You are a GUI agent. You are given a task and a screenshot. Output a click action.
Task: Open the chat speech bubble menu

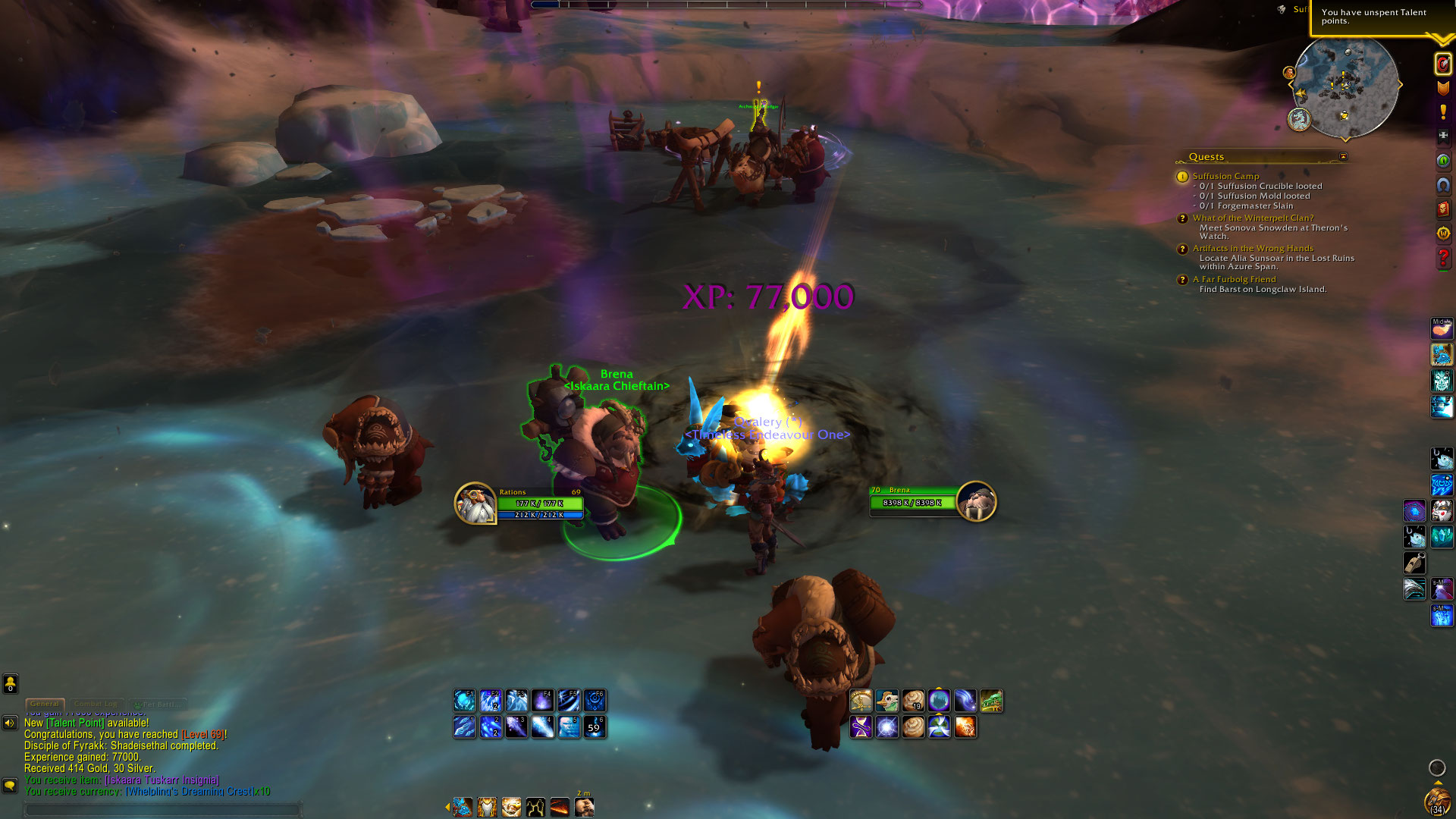(x=10, y=785)
